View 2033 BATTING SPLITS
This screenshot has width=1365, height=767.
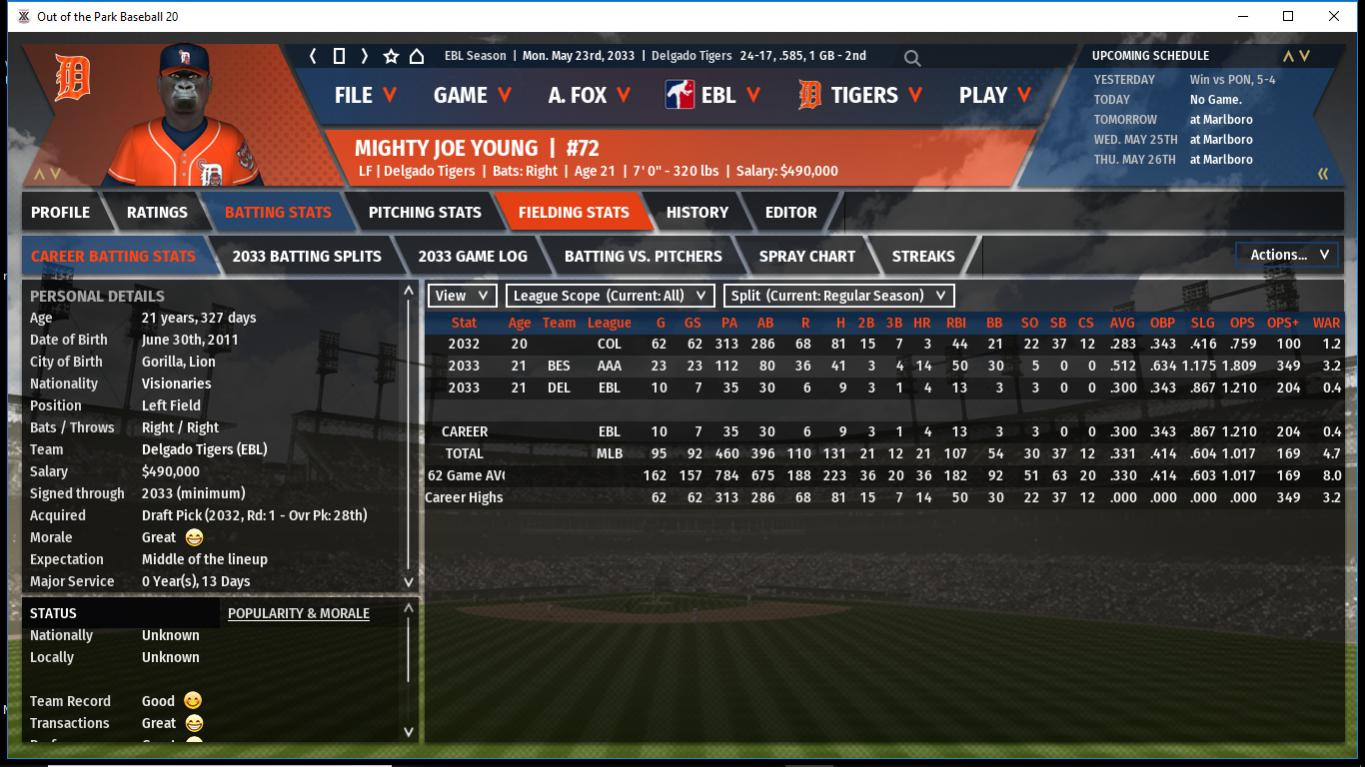[x=306, y=256]
